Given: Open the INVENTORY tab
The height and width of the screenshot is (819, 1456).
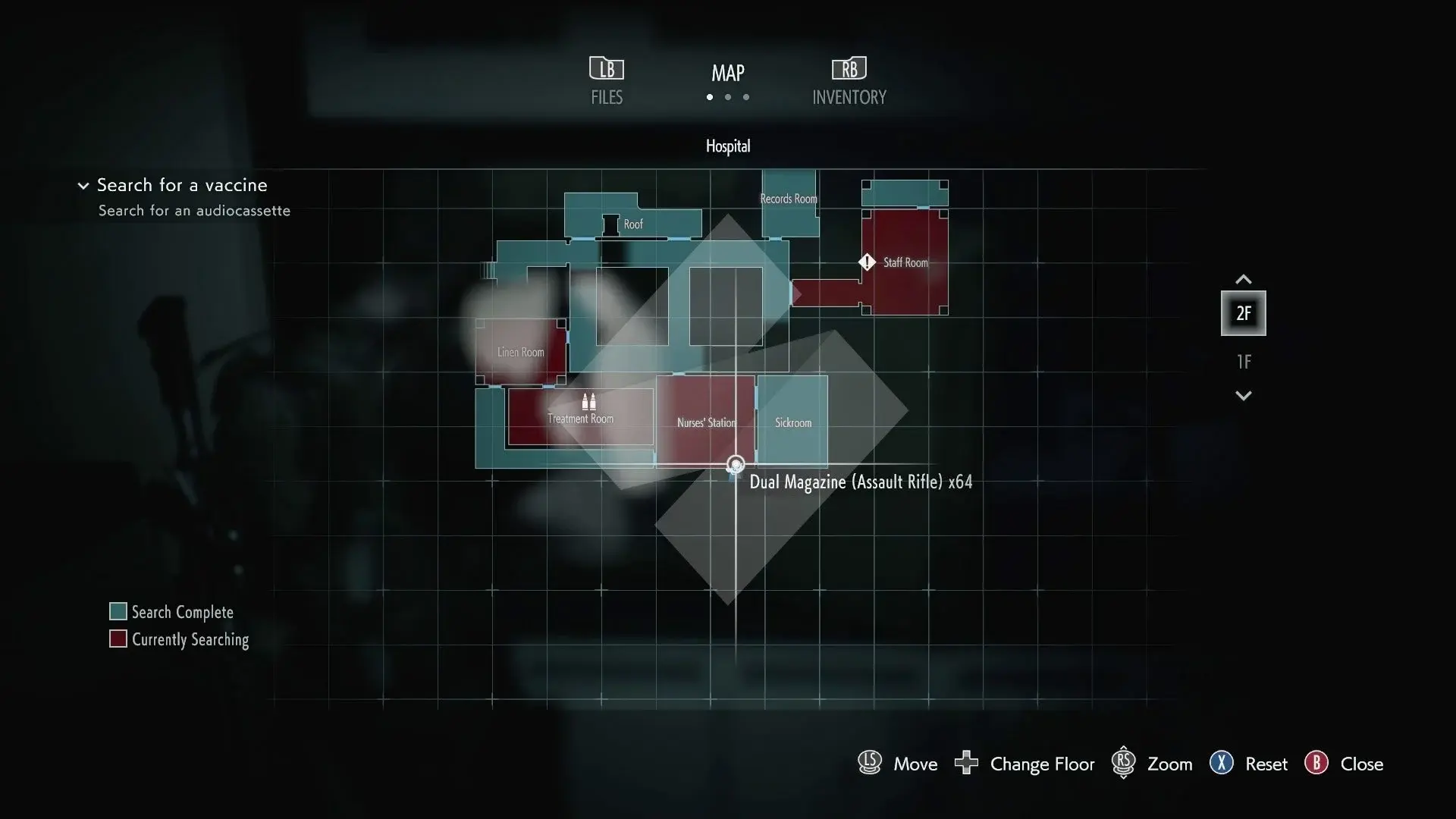Looking at the screenshot, I should [x=849, y=81].
